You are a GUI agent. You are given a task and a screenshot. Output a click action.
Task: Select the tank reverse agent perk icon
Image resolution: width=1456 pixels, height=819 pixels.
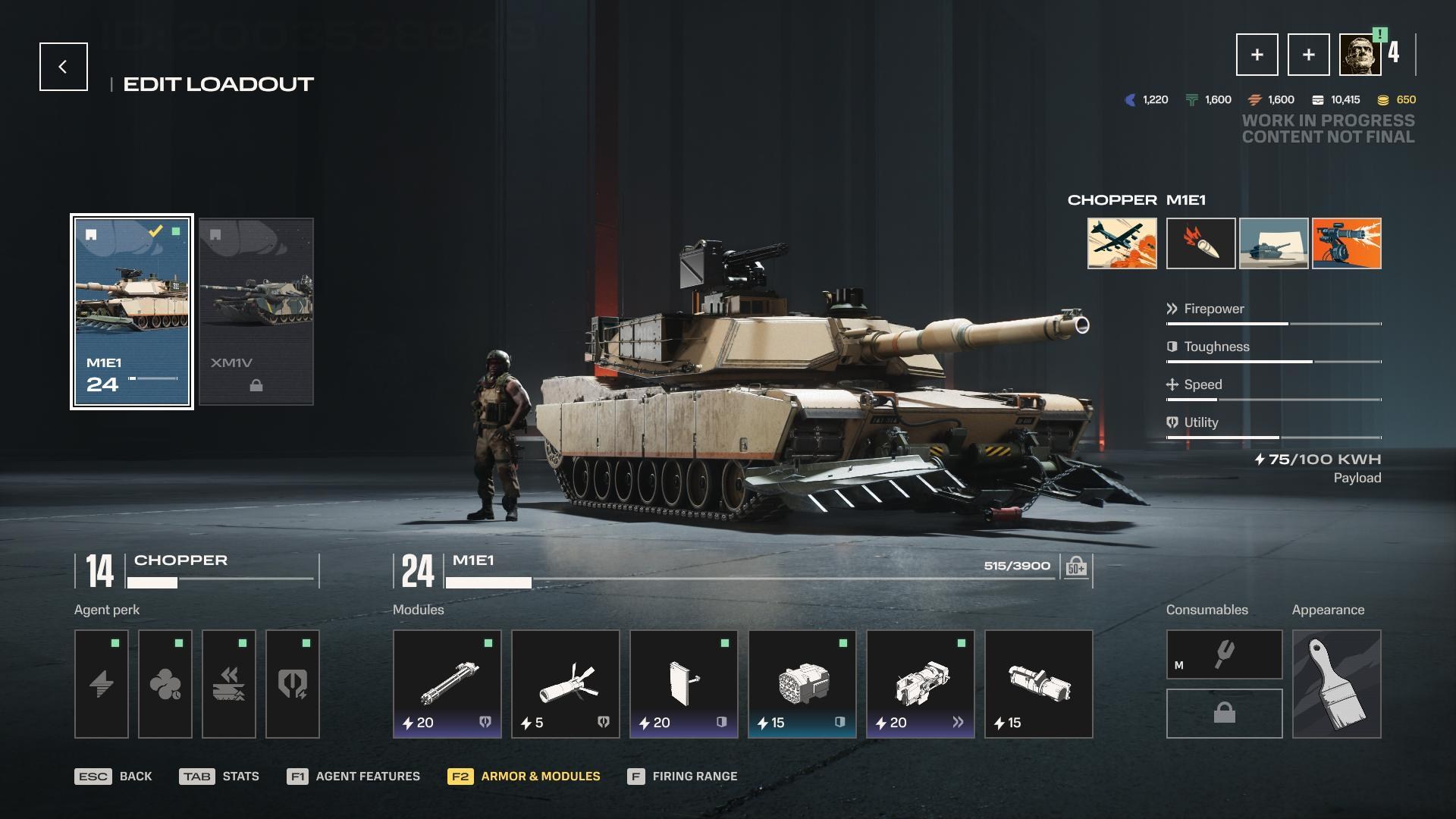pos(228,683)
